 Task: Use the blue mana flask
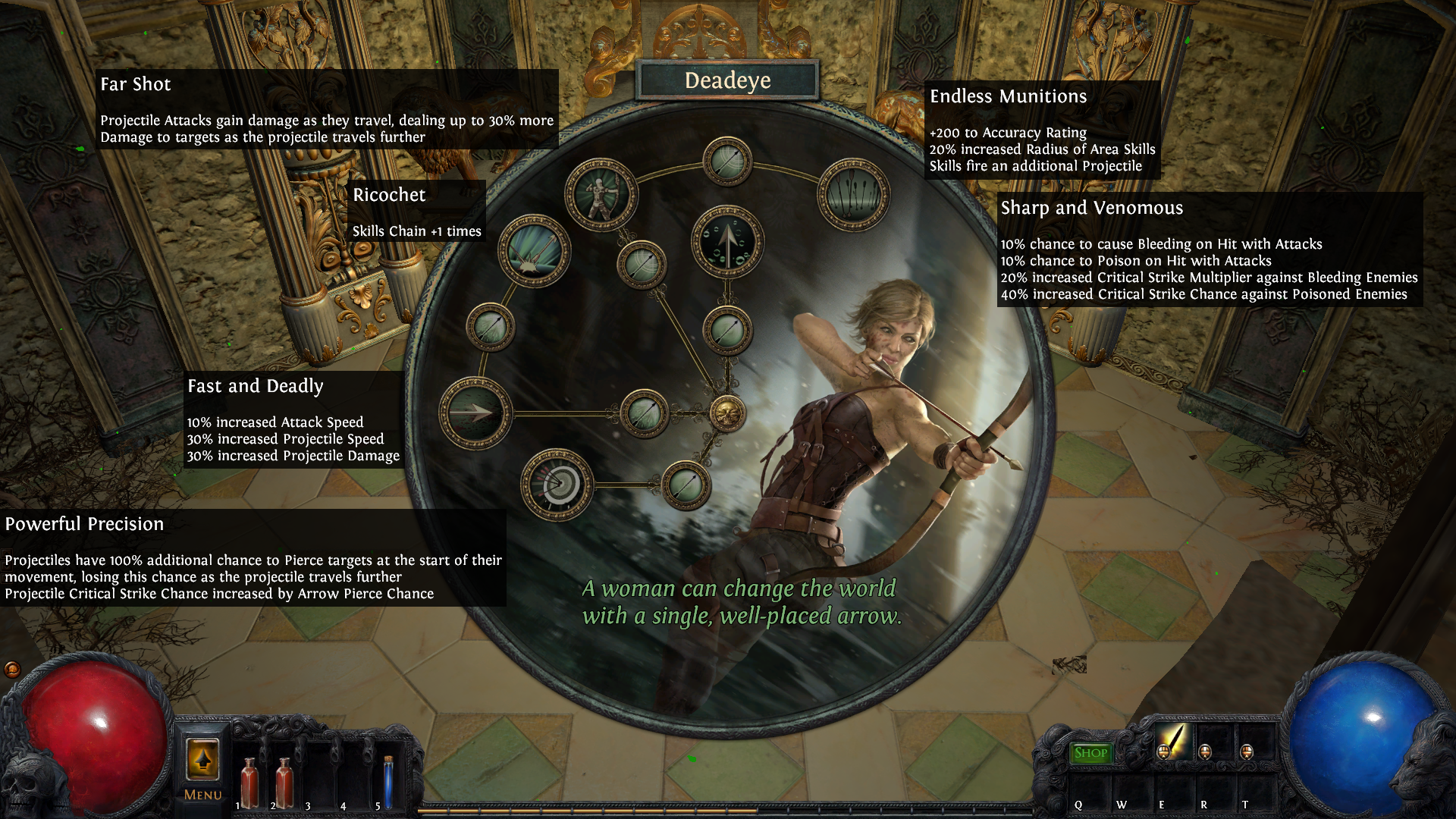[x=388, y=781]
